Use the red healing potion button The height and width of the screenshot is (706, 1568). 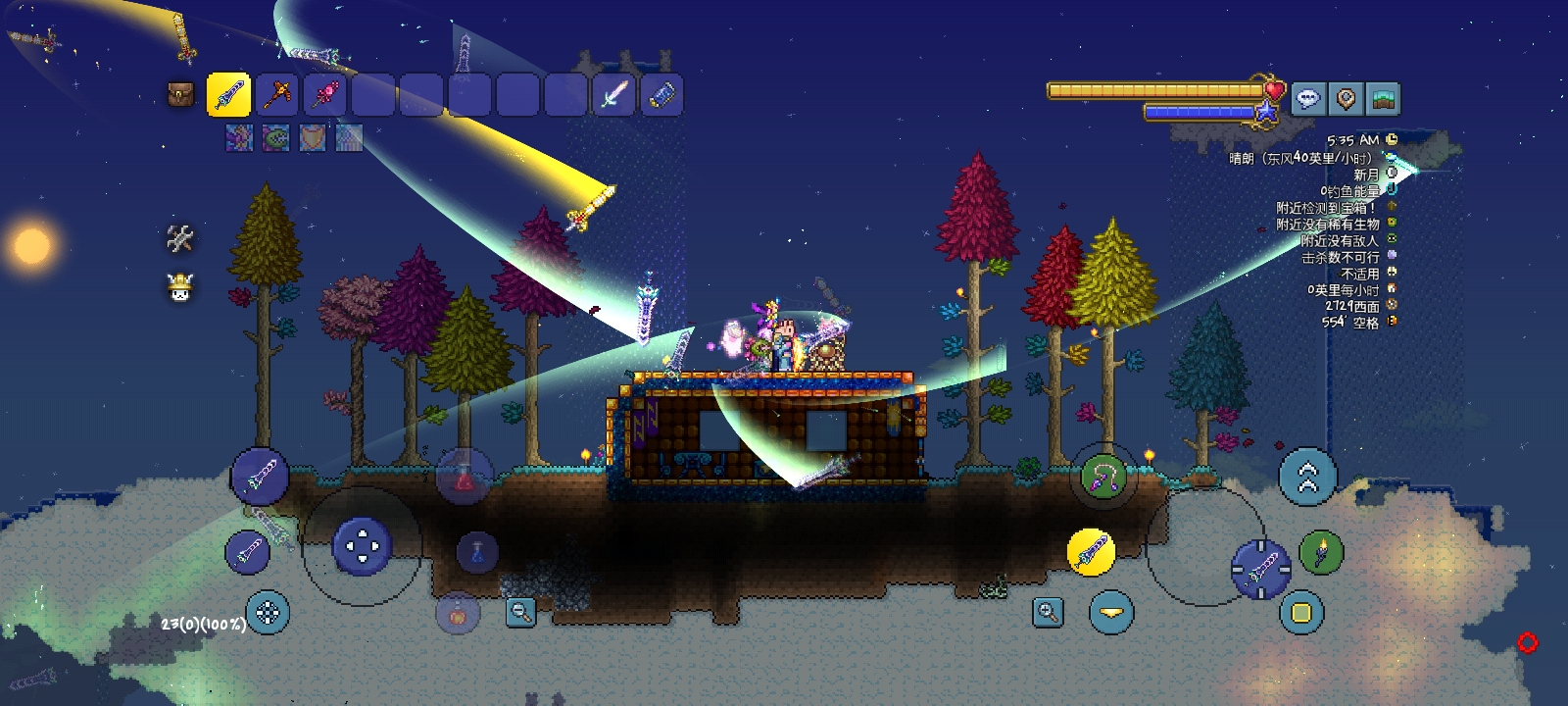click(464, 478)
